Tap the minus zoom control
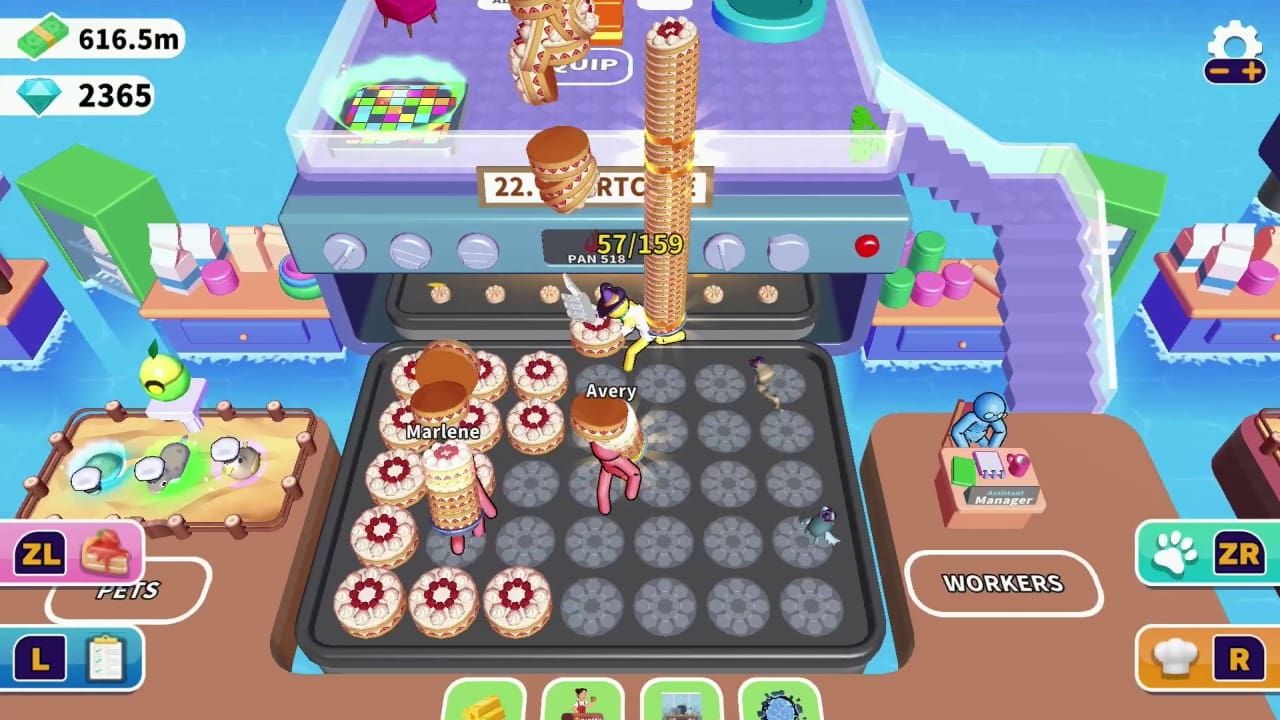 point(1218,72)
